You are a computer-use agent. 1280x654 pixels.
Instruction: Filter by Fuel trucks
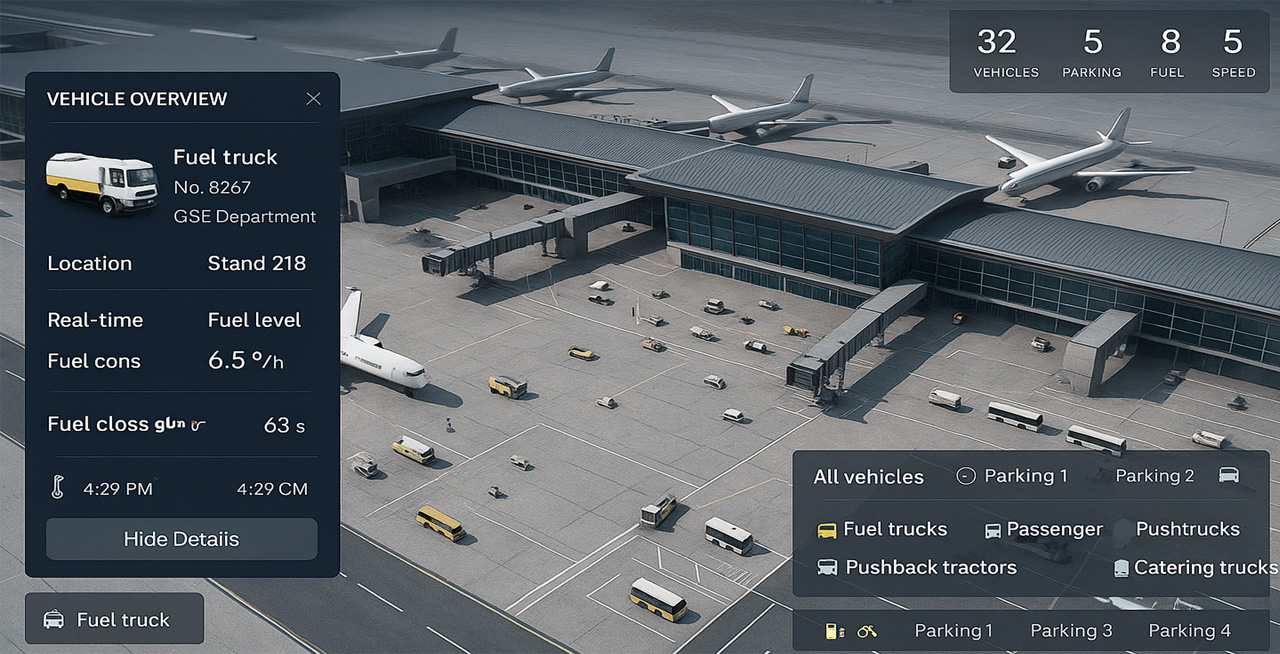(882, 529)
